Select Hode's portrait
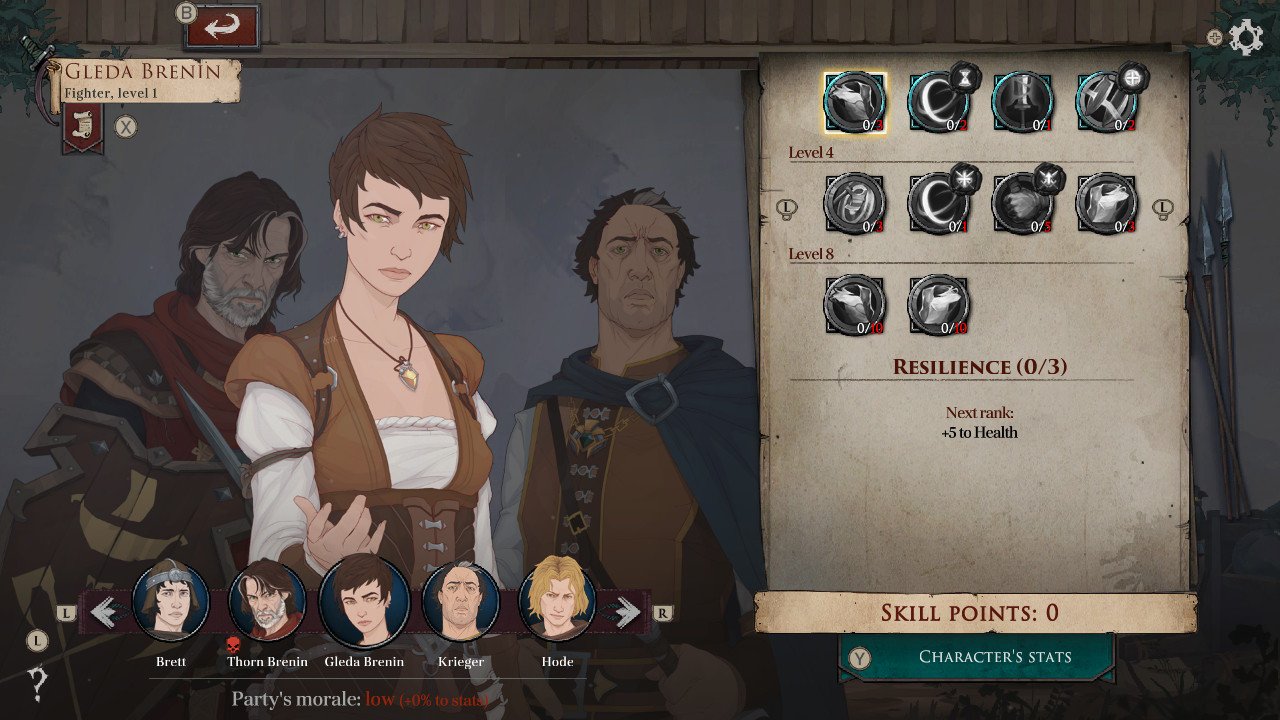The height and width of the screenshot is (720, 1280). [x=557, y=598]
